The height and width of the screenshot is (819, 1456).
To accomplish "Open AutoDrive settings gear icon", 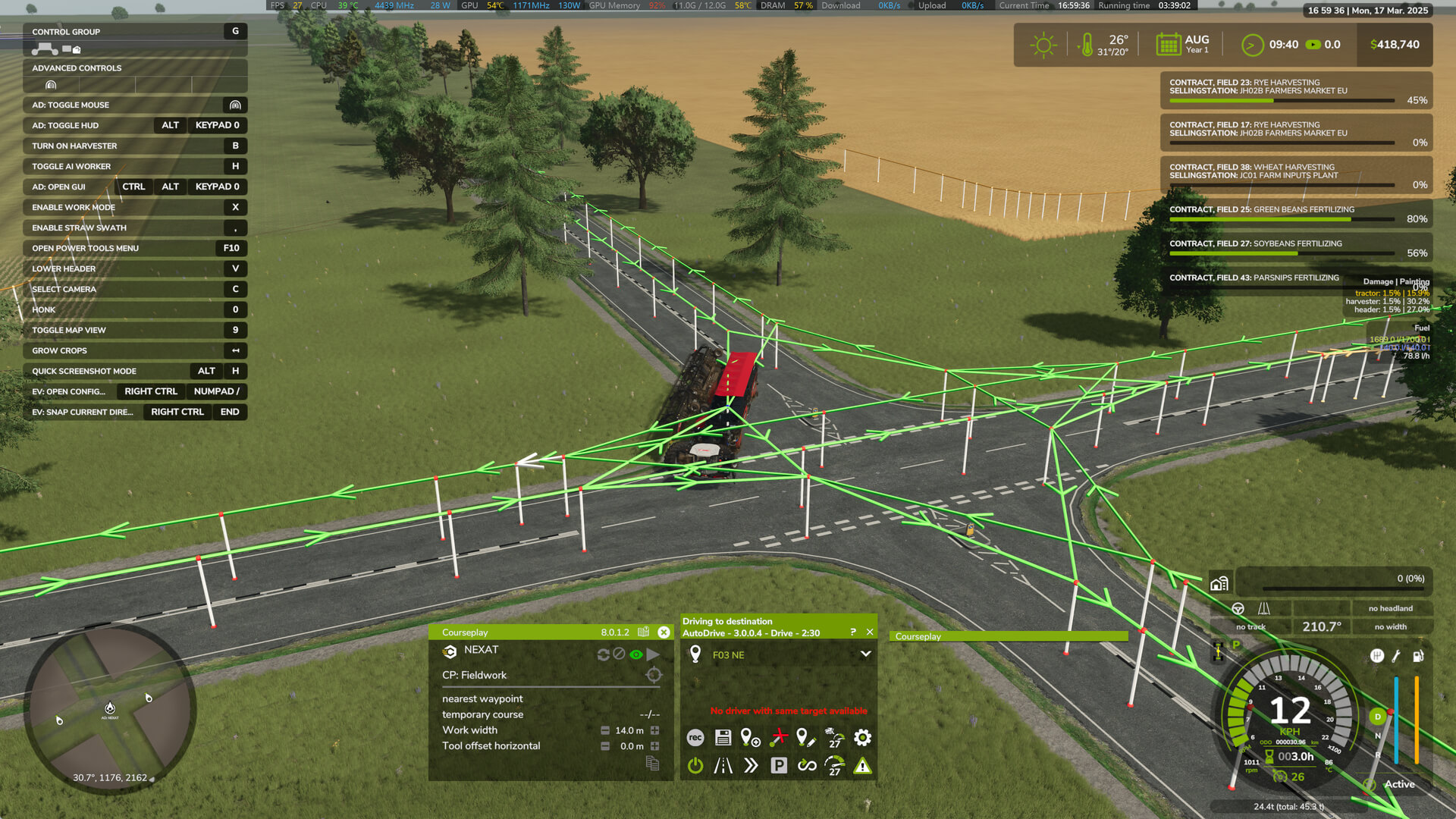I will (x=862, y=737).
